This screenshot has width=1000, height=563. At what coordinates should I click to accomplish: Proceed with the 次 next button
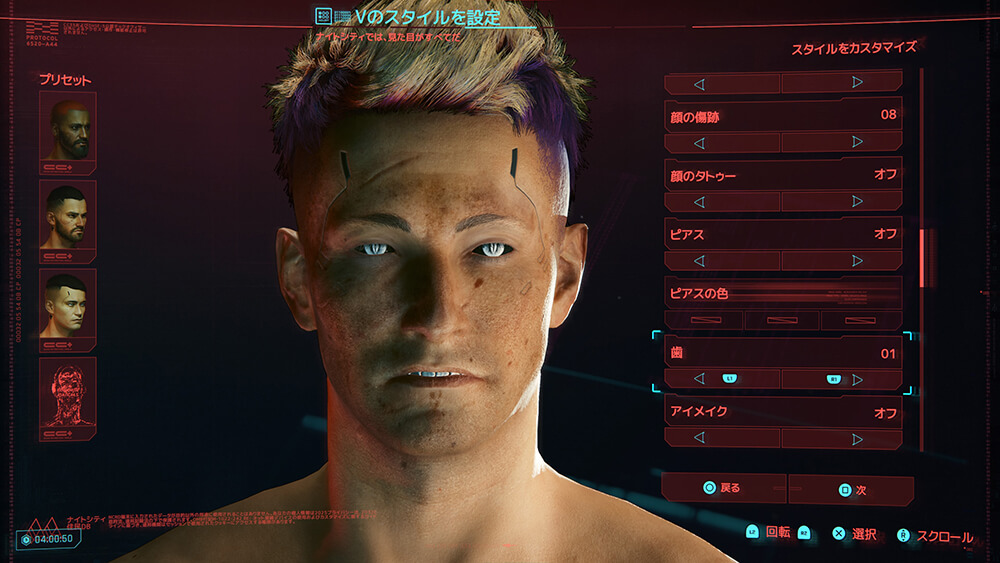(851, 490)
